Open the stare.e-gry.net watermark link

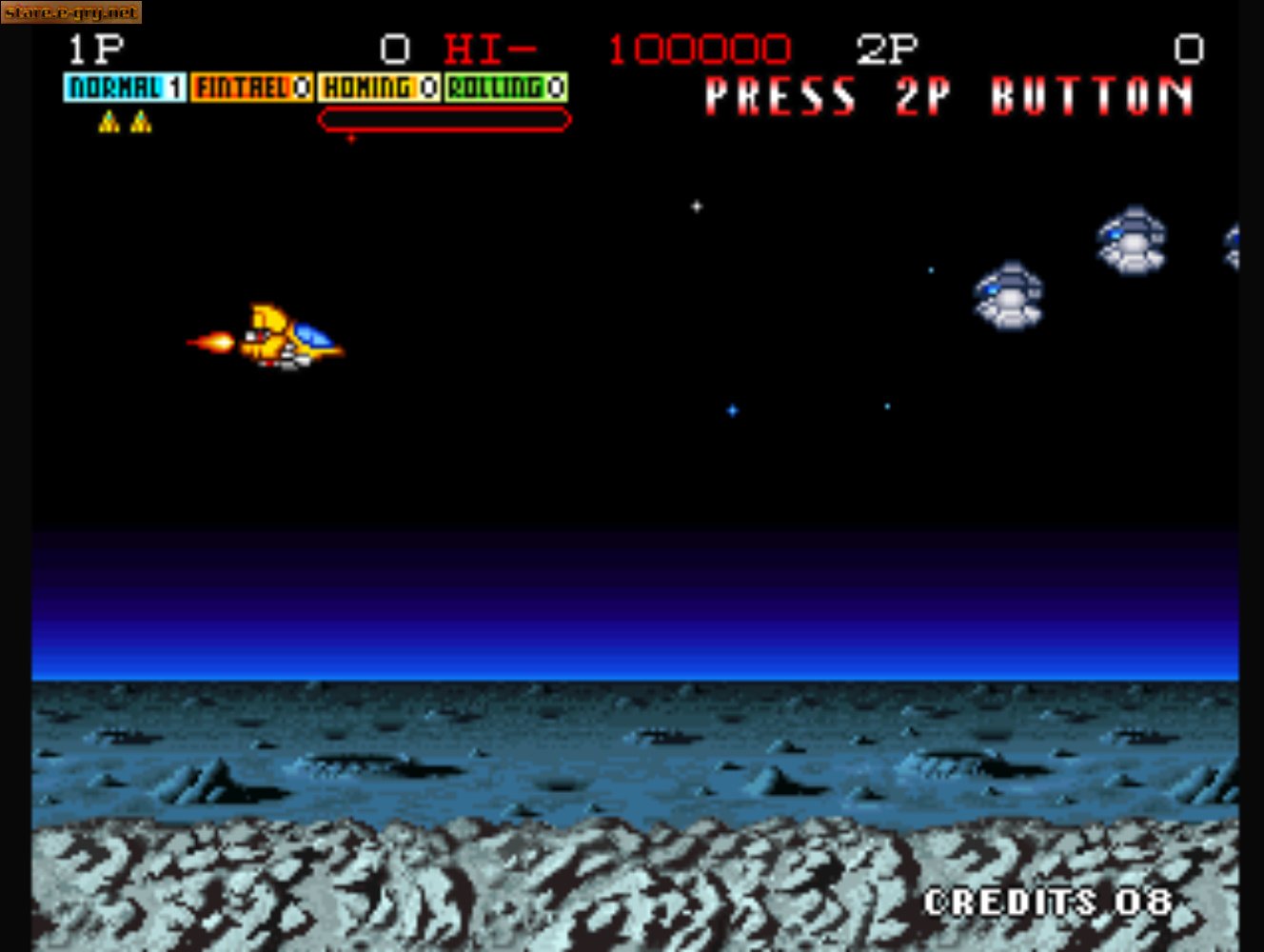71,12
